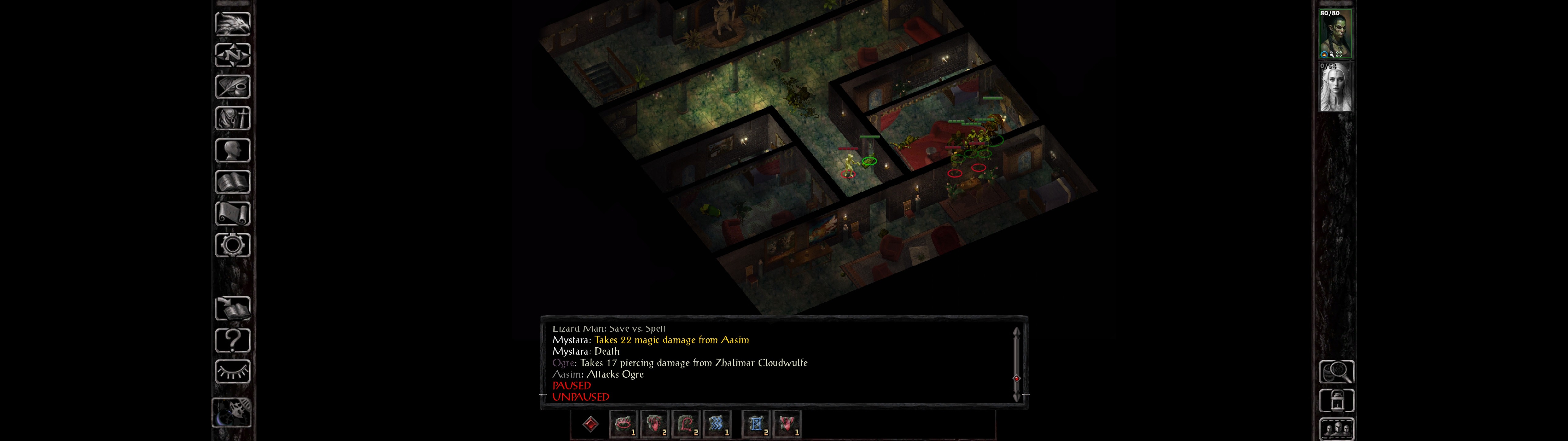The image size is (1568, 441).
Task: Select all party members with the group button
Action: pyautogui.click(x=1336, y=429)
